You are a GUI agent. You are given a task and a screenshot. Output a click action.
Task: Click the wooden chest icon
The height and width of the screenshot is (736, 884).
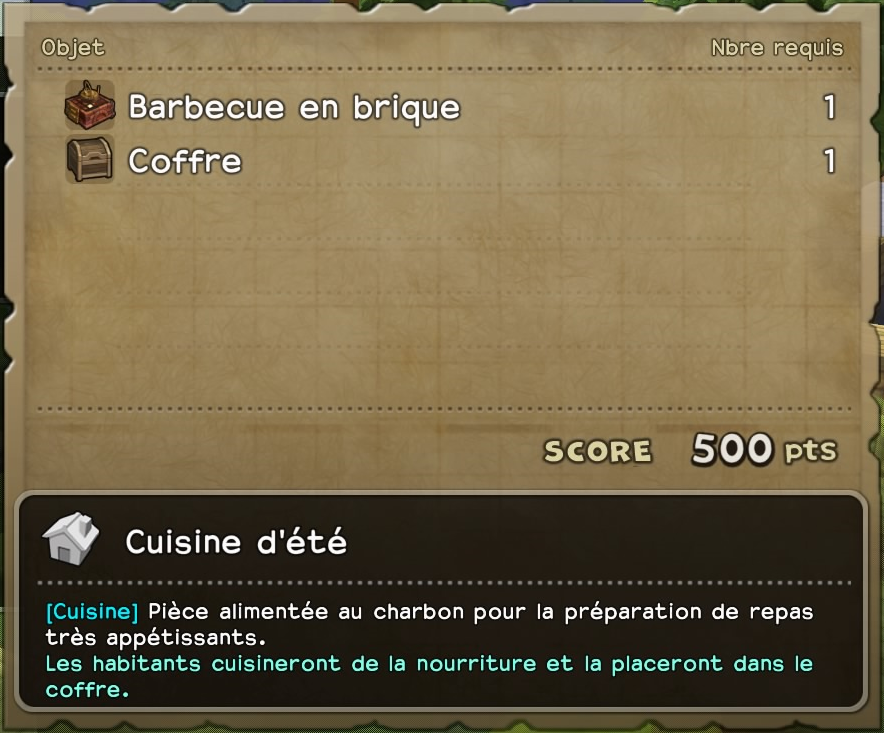[90, 160]
